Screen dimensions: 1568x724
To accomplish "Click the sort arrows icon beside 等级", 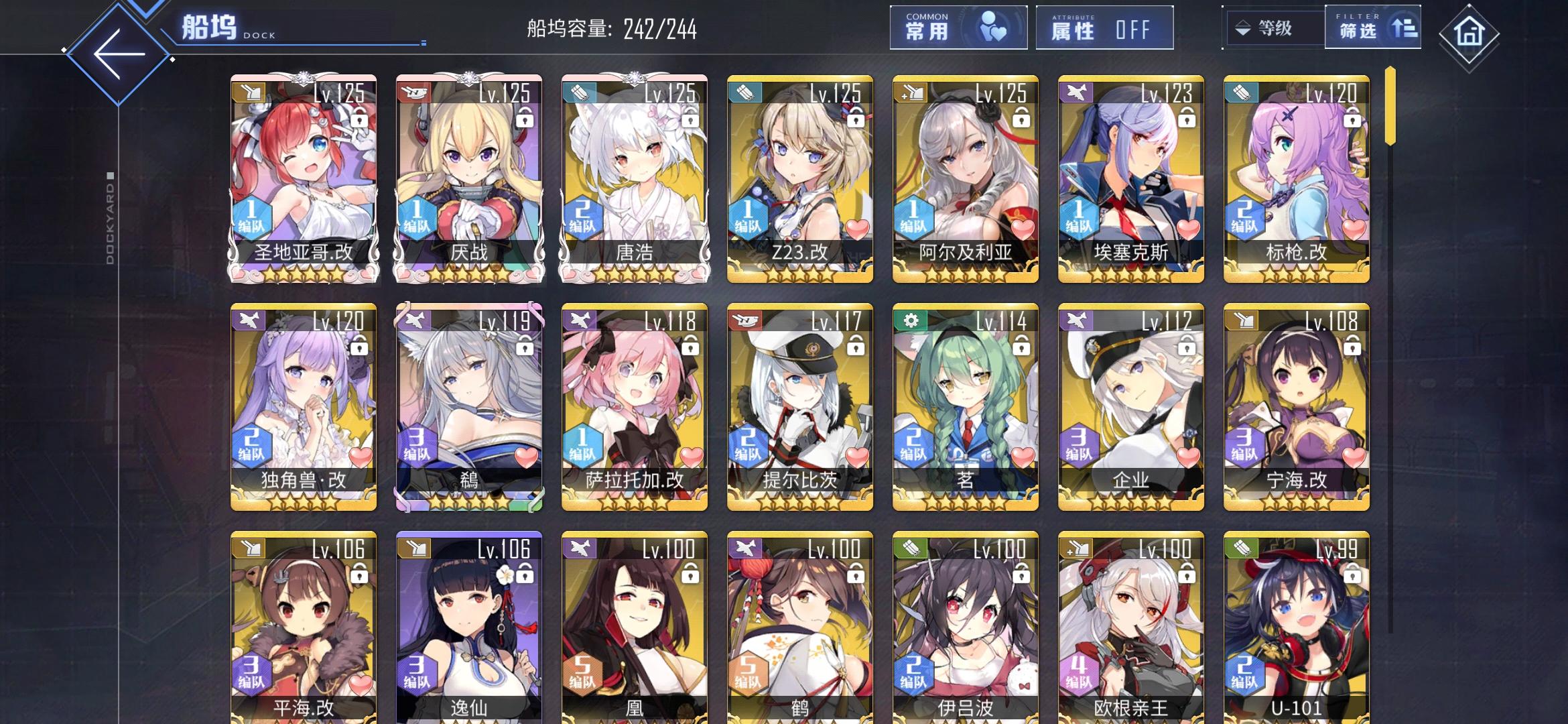I will click(1242, 29).
